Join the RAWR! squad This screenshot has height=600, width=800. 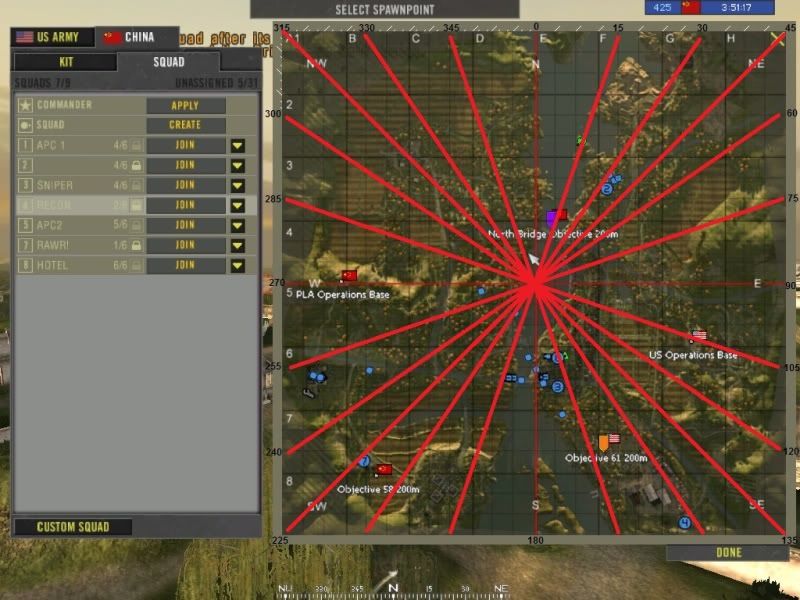pyautogui.click(x=185, y=245)
